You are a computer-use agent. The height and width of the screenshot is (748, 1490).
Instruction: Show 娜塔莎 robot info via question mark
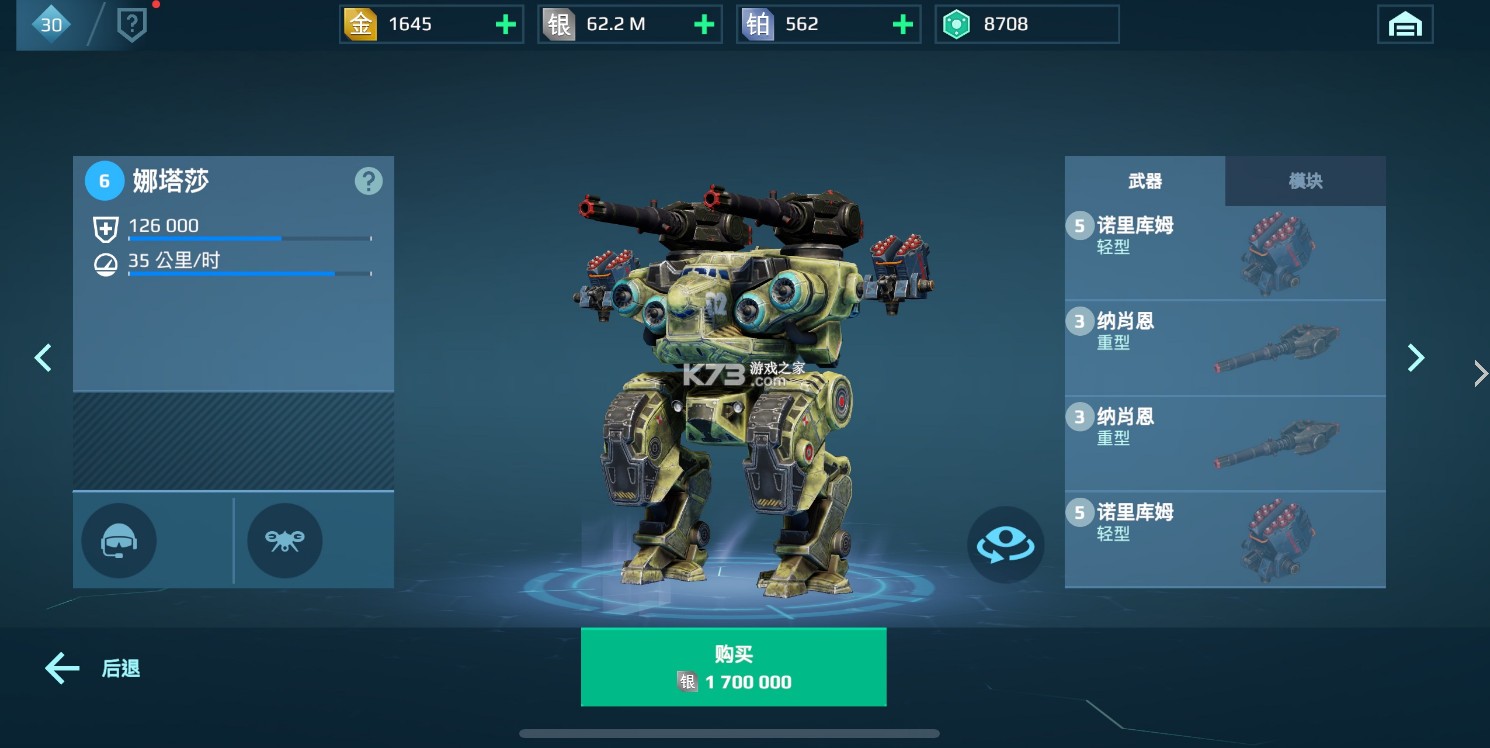coord(368,181)
